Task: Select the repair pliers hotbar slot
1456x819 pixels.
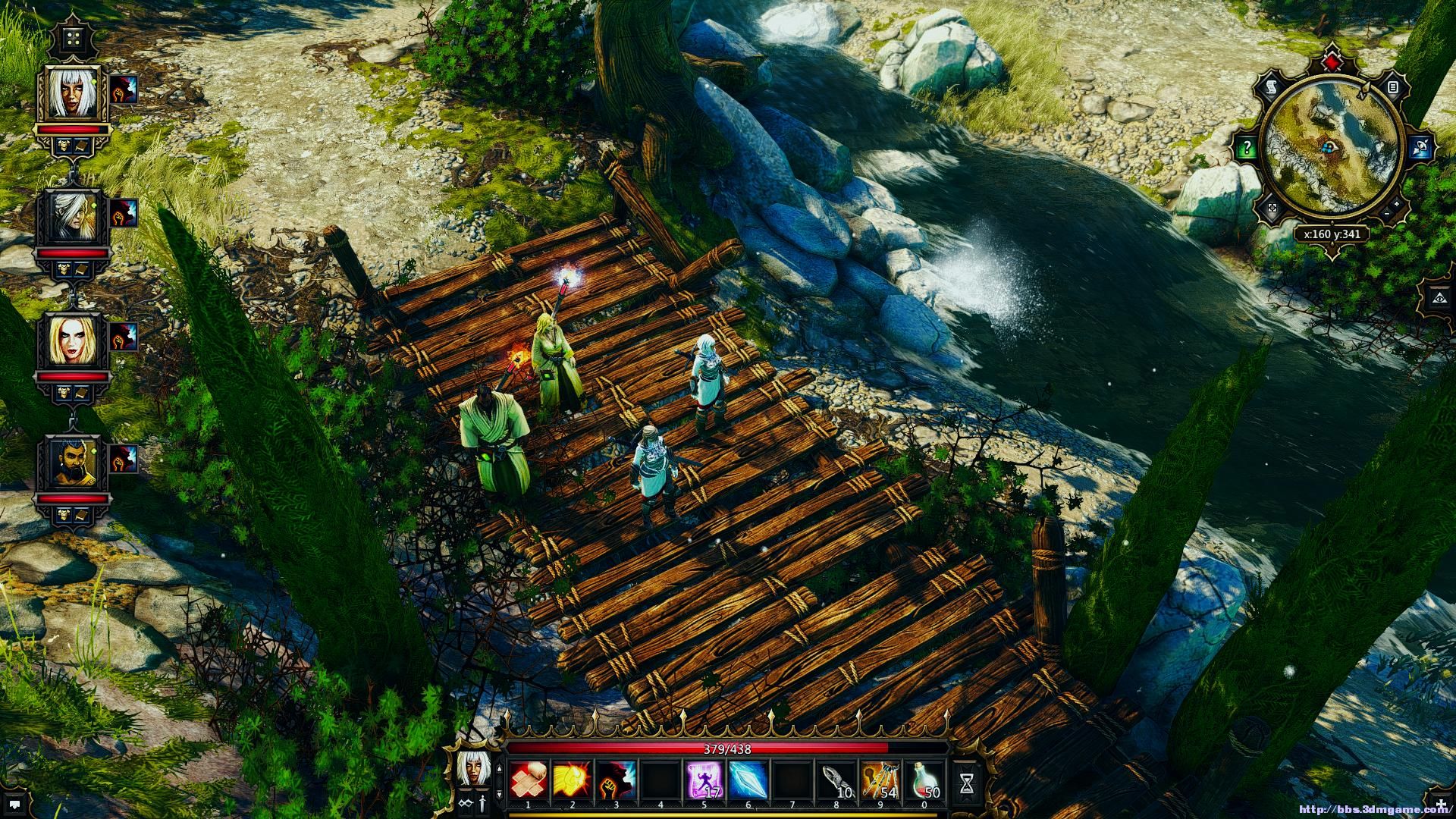Action: (836, 780)
